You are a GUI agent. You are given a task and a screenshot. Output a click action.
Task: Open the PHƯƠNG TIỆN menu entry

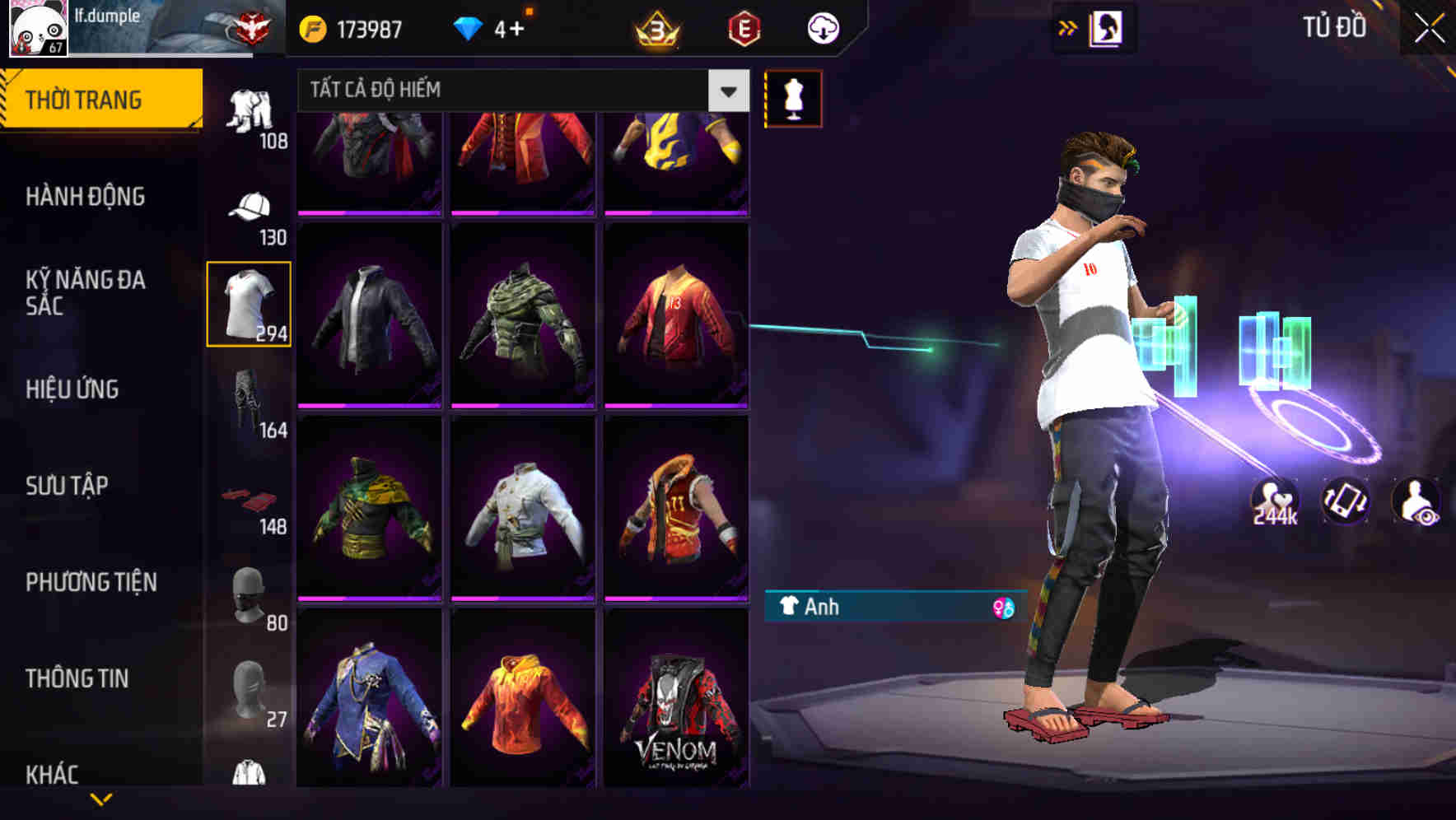pyautogui.click(x=92, y=582)
